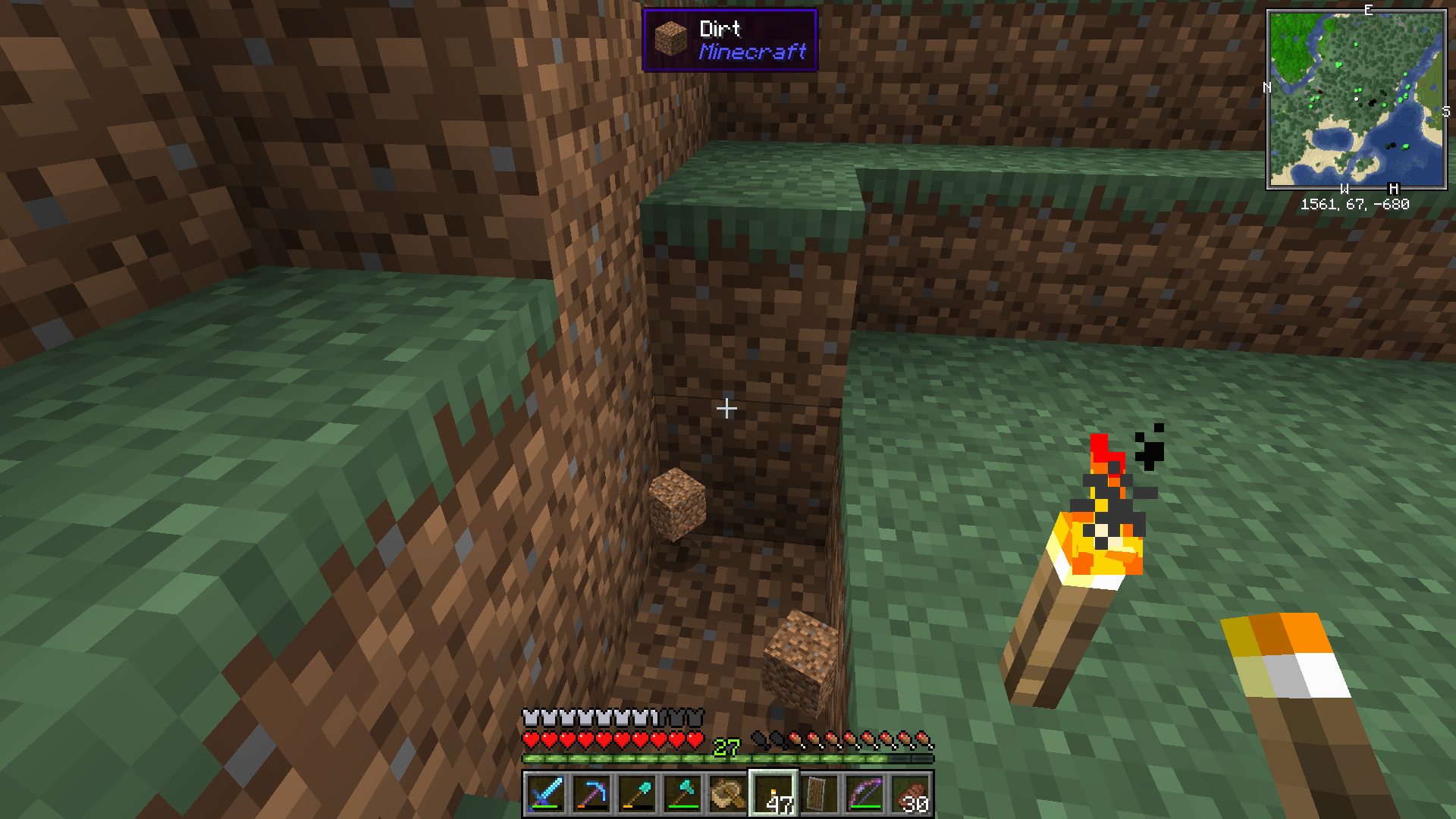Choose the wooden shield hotbar slot
The height and width of the screenshot is (819, 1456).
(x=819, y=794)
